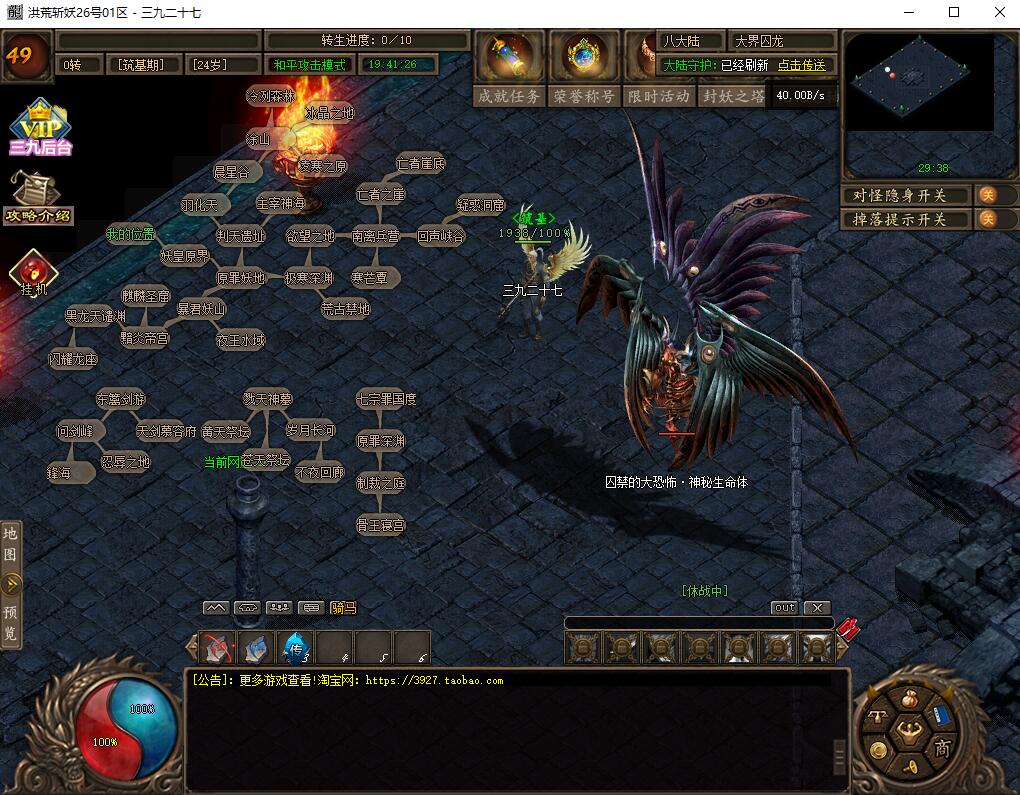This screenshot has width=1020, height=795.
Task: Use the blue 传 teleport hotbar slot
Action: coord(296,650)
